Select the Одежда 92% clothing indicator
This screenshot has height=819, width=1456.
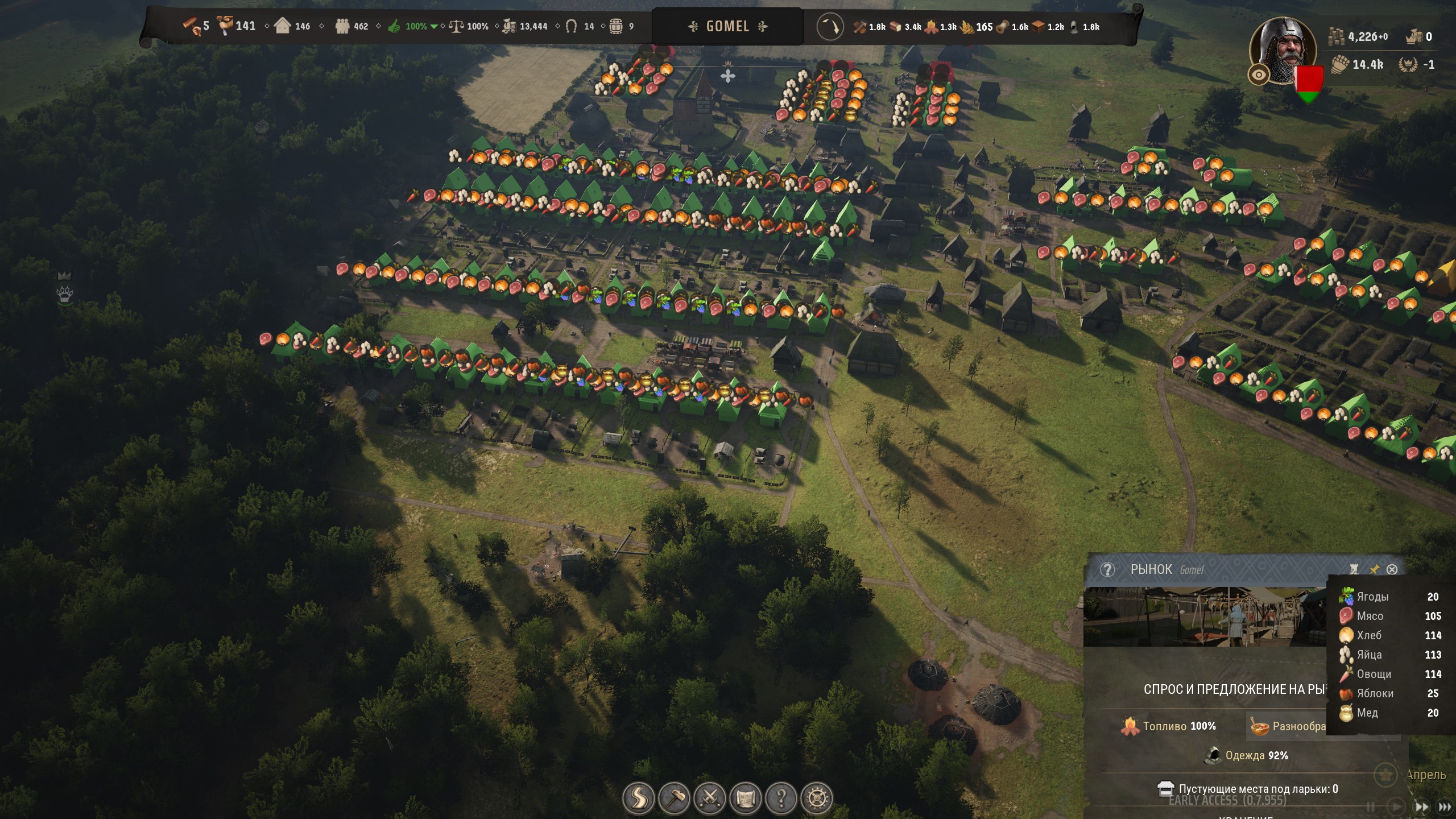coord(1246,755)
